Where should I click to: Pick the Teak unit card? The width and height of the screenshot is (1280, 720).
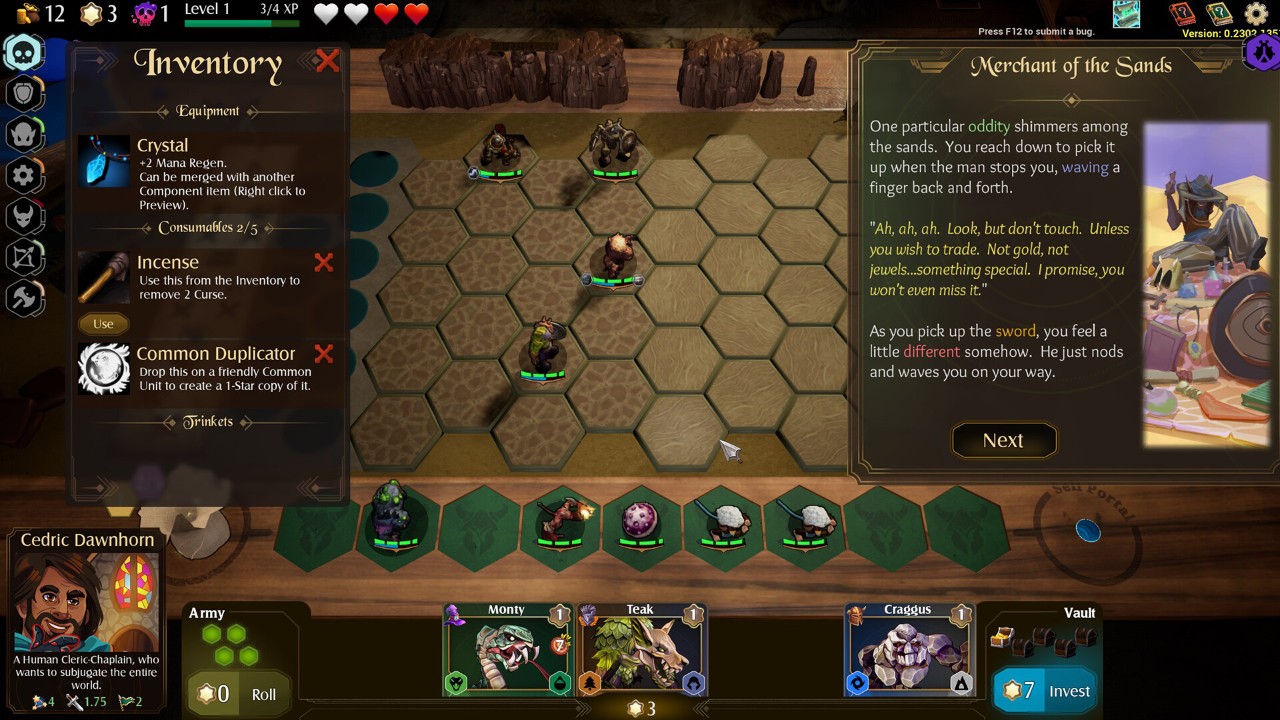[x=642, y=651]
